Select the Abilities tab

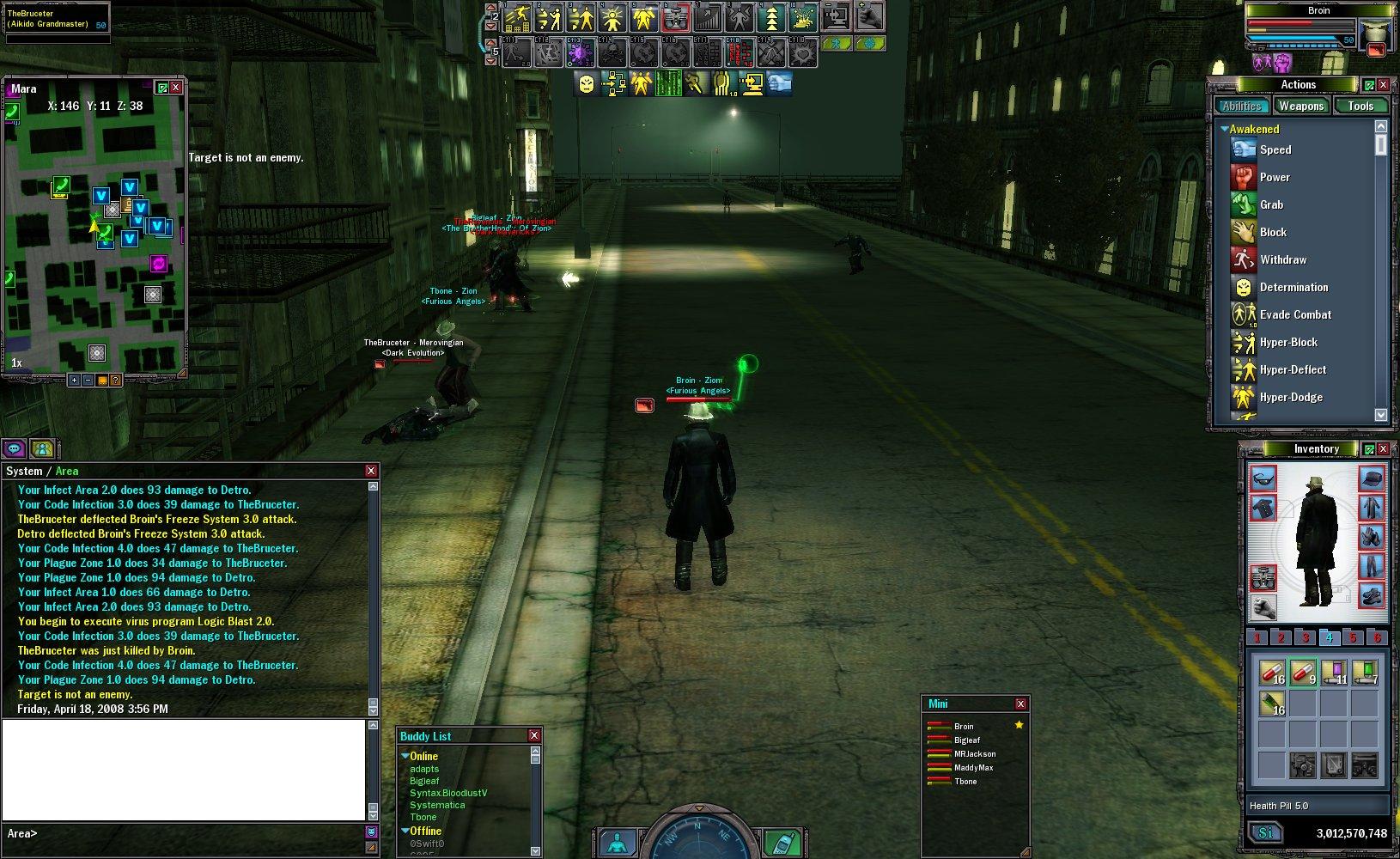[1242, 106]
